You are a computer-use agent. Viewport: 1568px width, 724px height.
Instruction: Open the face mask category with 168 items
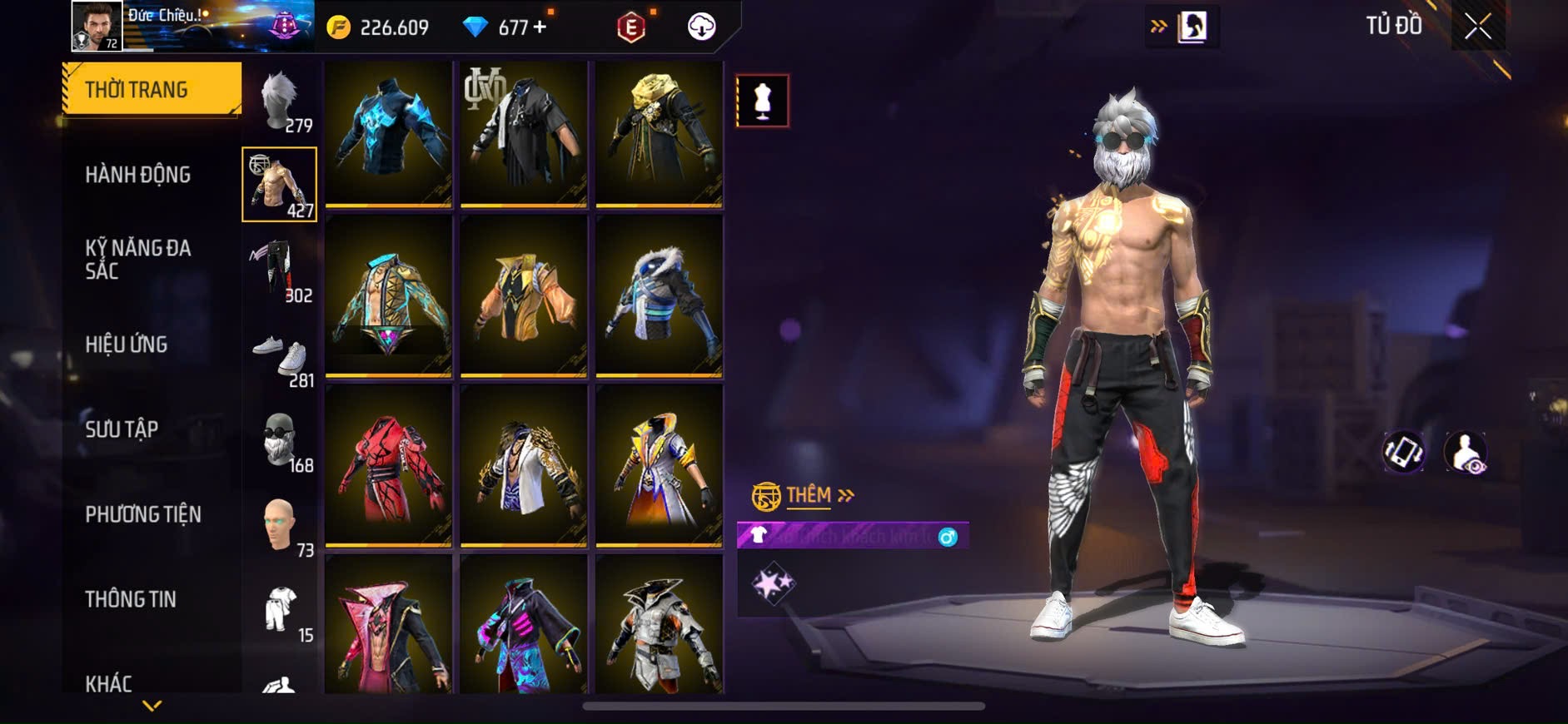point(281,441)
